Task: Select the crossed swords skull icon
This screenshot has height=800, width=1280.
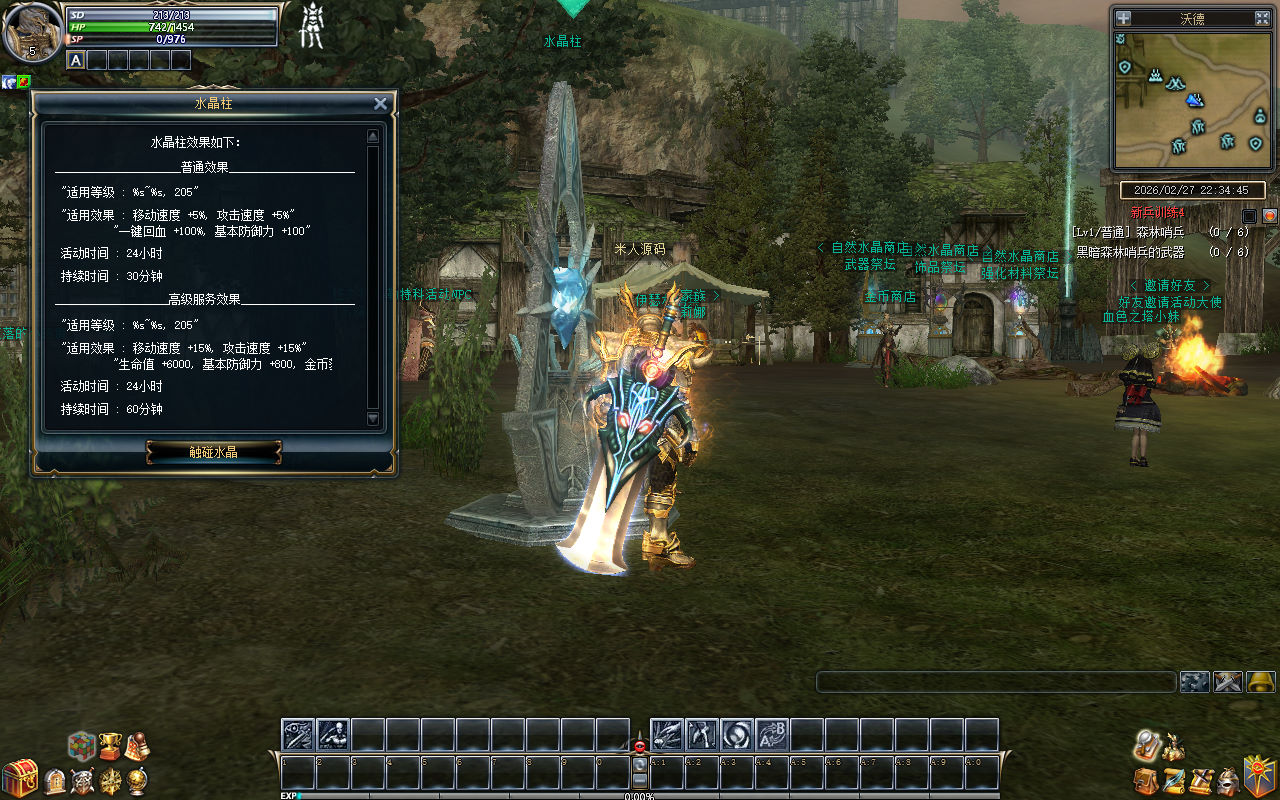Action: point(82,781)
